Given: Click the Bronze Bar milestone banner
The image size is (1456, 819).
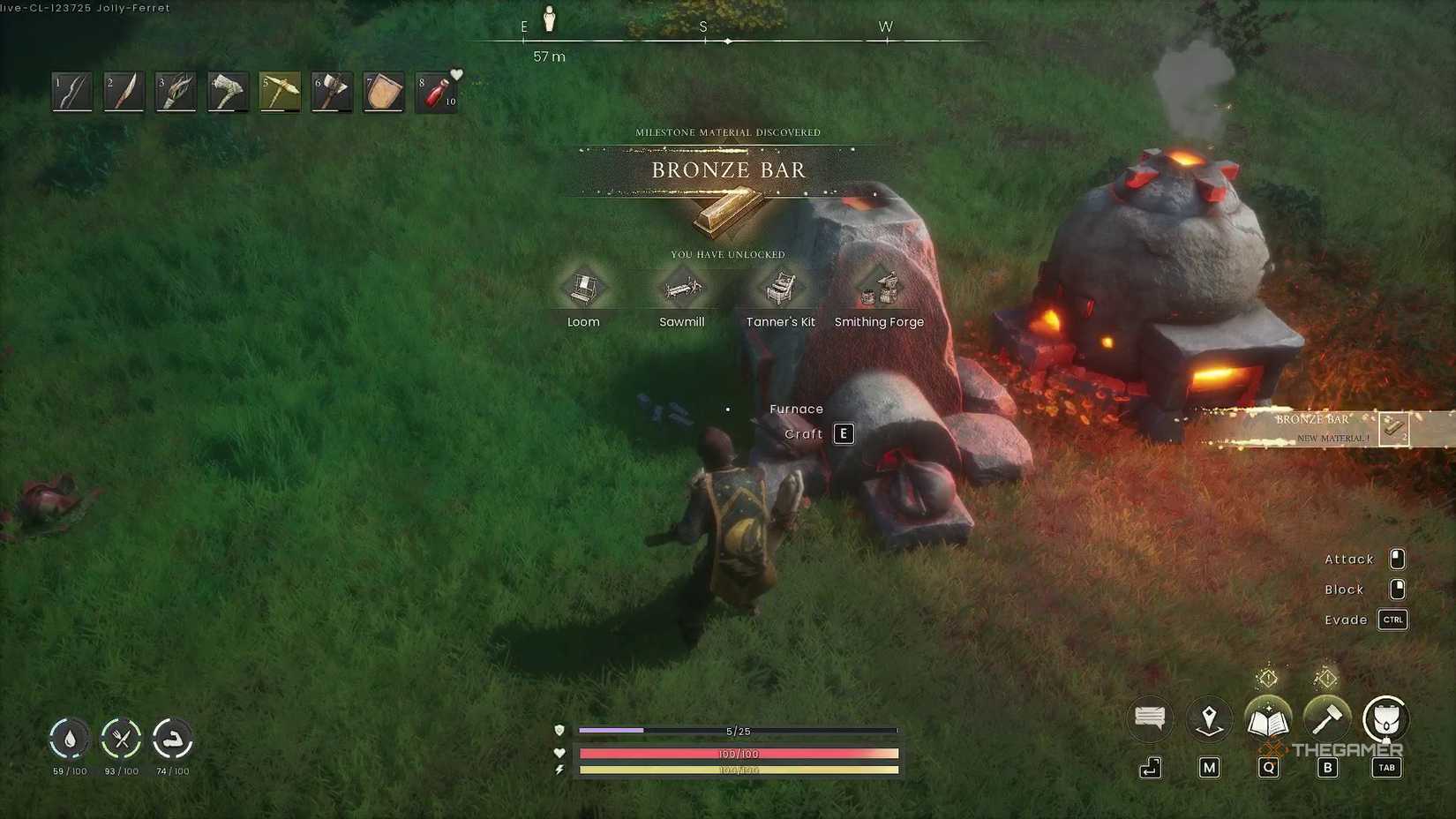Looking at the screenshot, I should (728, 169).
